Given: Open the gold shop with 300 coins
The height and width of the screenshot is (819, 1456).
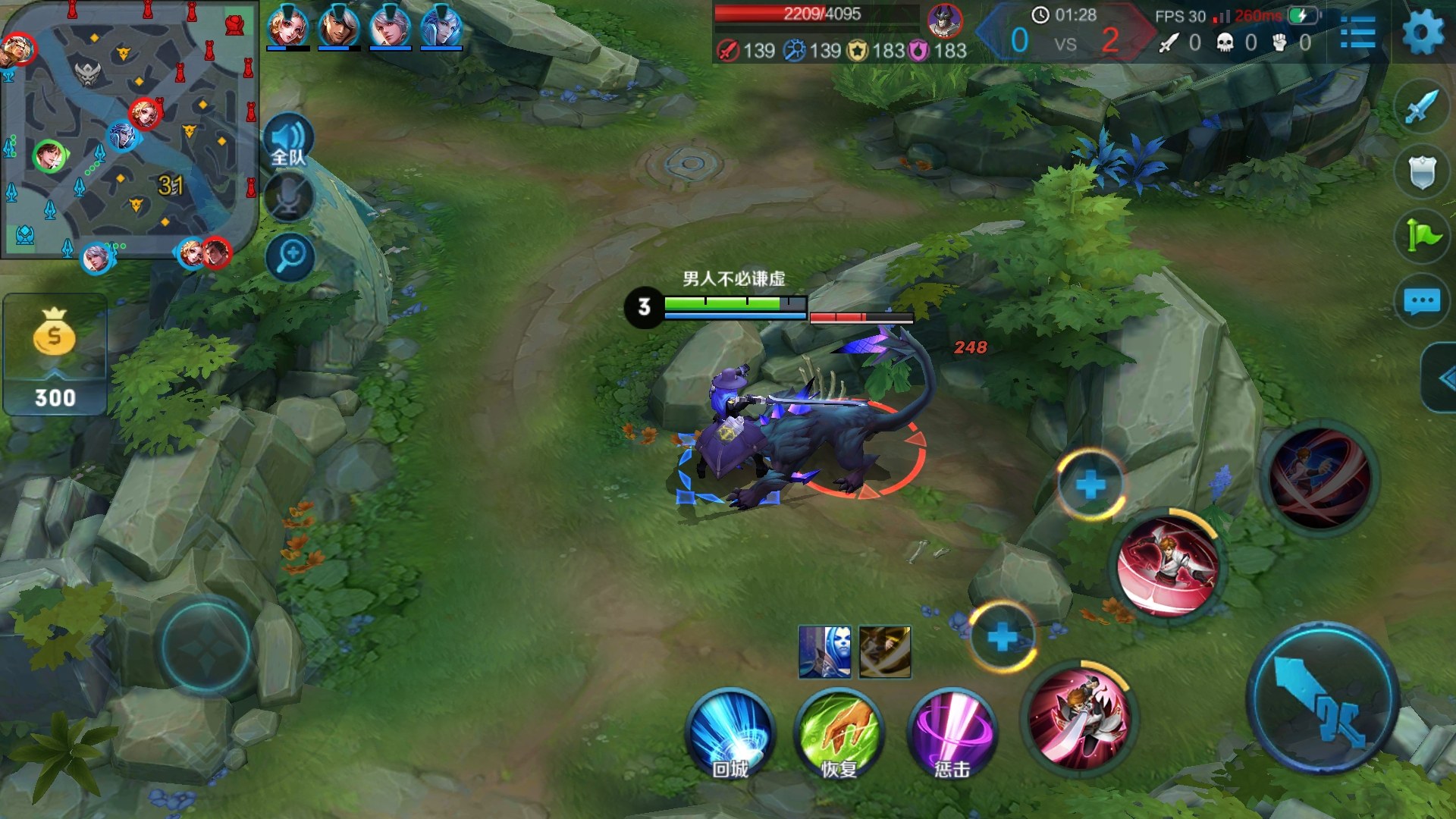Looking at the screenshot, I should click(x=55, y=356).
